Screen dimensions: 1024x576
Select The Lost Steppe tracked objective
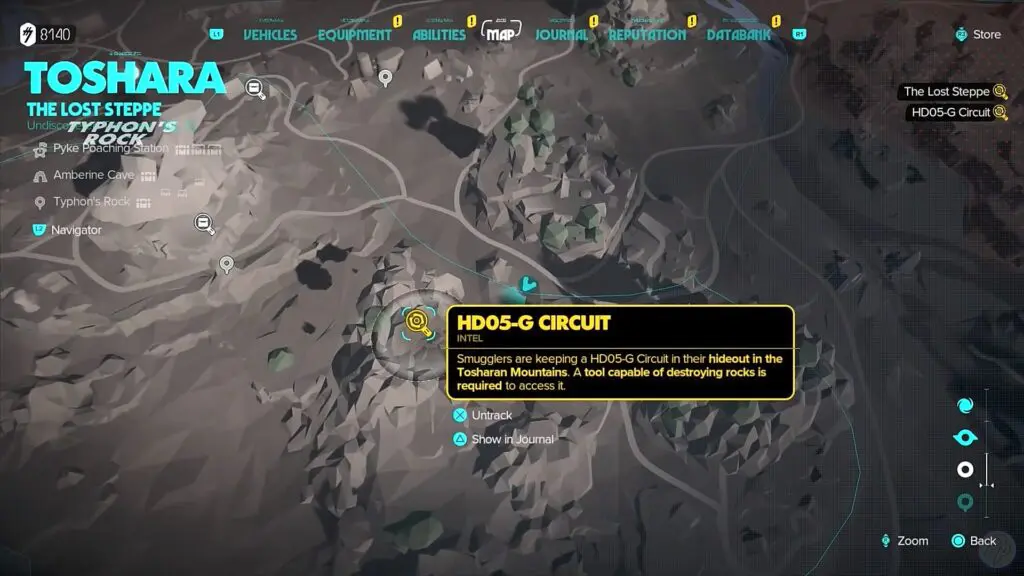tap(946, 91)
